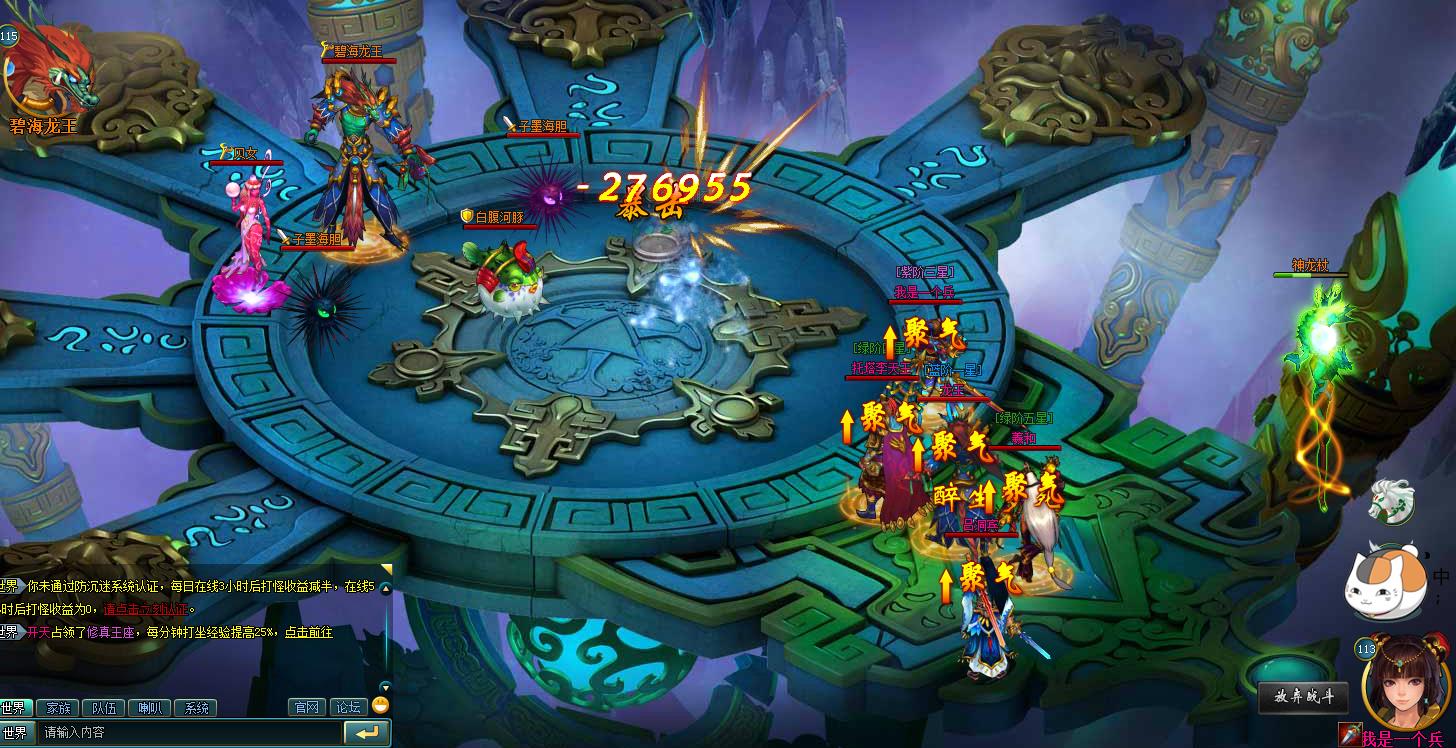The height and width of the screenshot is (748, 1456).
Task: Select the 队伍 team chat tab
Action: (x=104, y=708)
